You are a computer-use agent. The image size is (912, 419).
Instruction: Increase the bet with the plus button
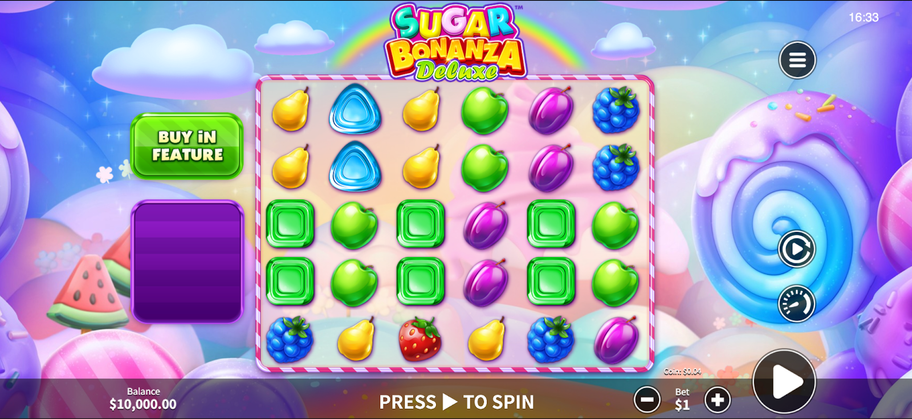(717, 400)
